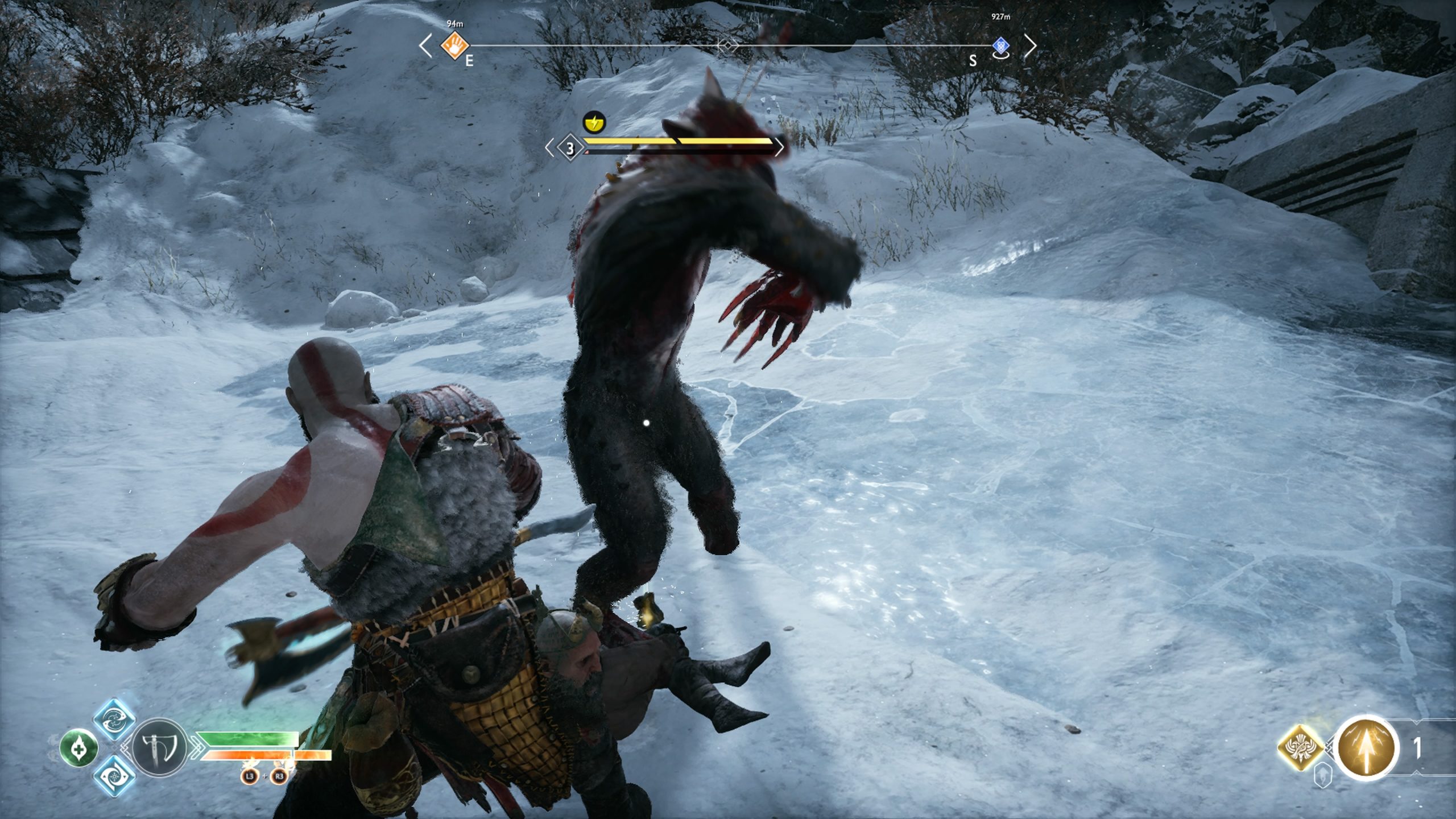Trigger the frost swirl runic attack
The width and height of the screenshot is (1456, 819).
coord(114,775)
